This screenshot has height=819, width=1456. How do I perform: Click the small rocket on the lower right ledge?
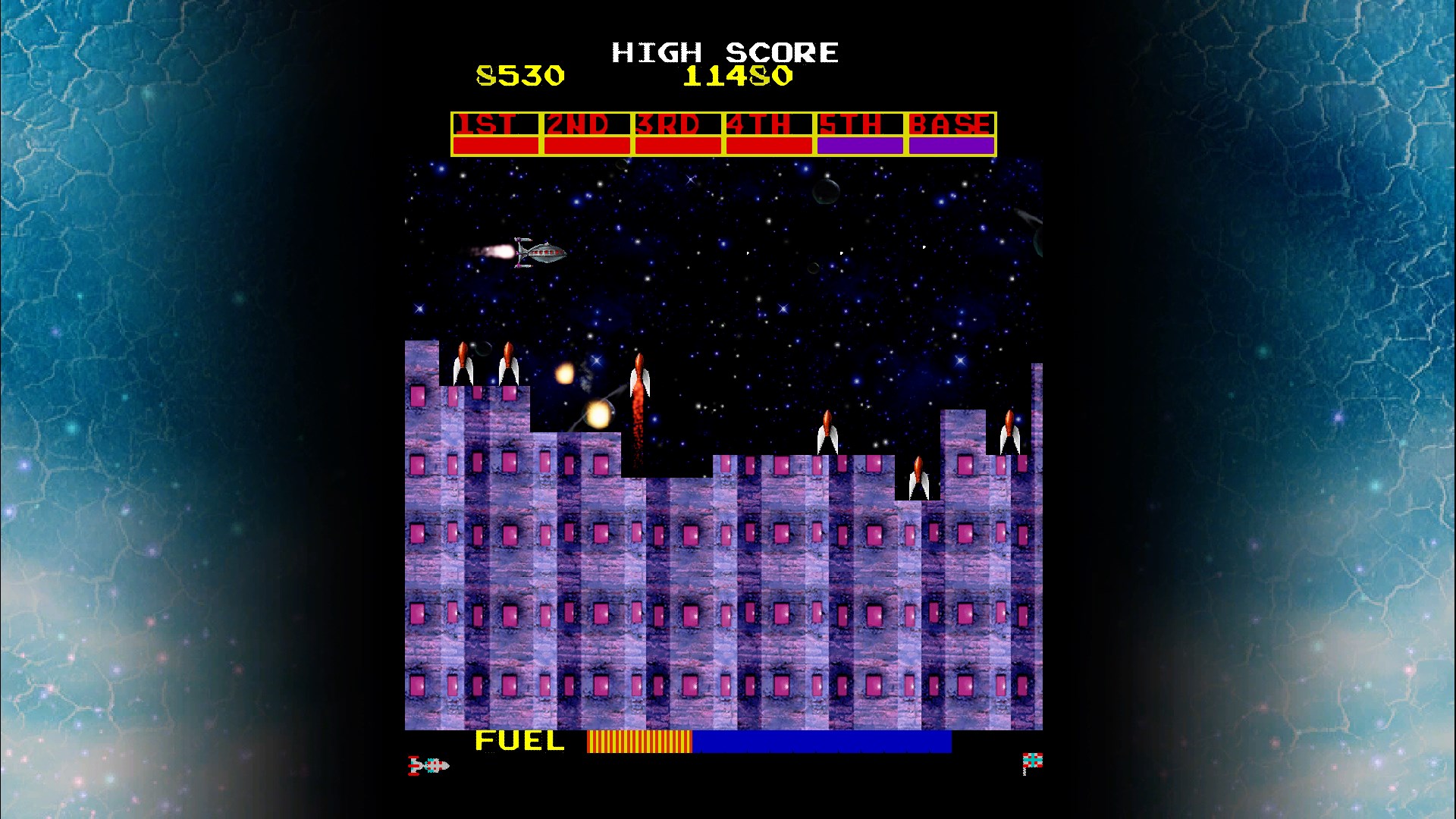click(x=919, y=475)
